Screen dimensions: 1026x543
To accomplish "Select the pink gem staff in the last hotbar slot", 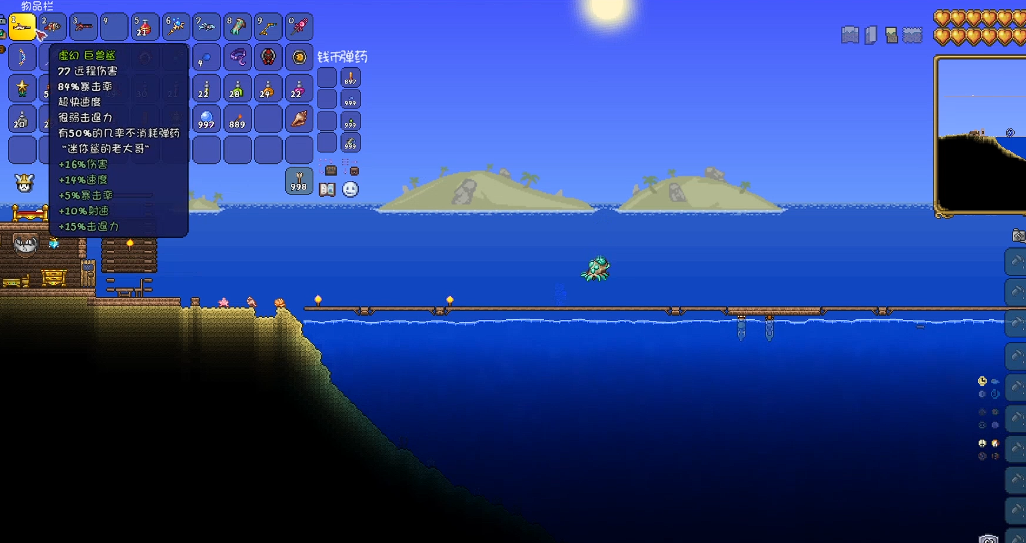I will point(299,27).
